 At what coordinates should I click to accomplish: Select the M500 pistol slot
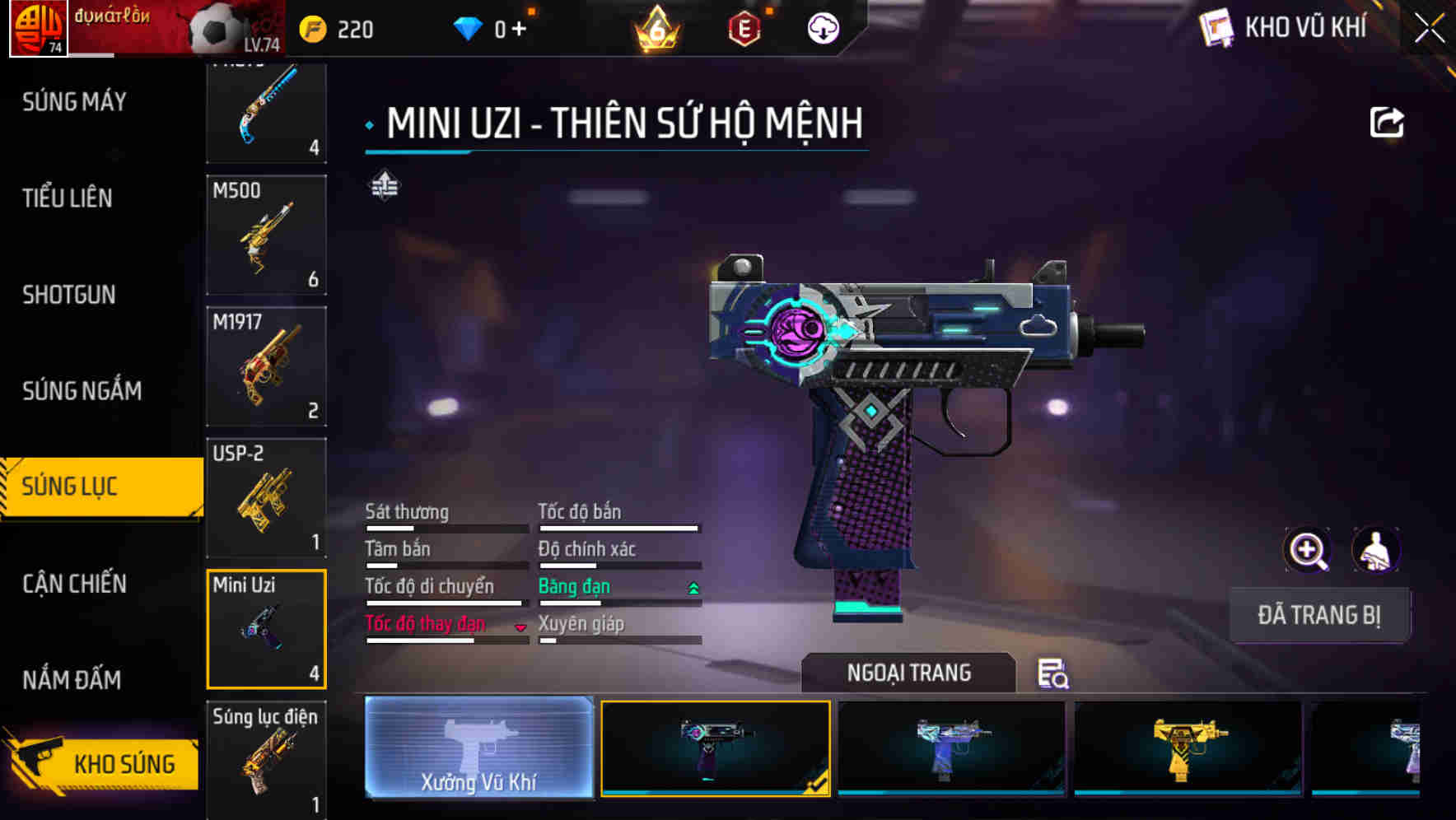(266, 235)
